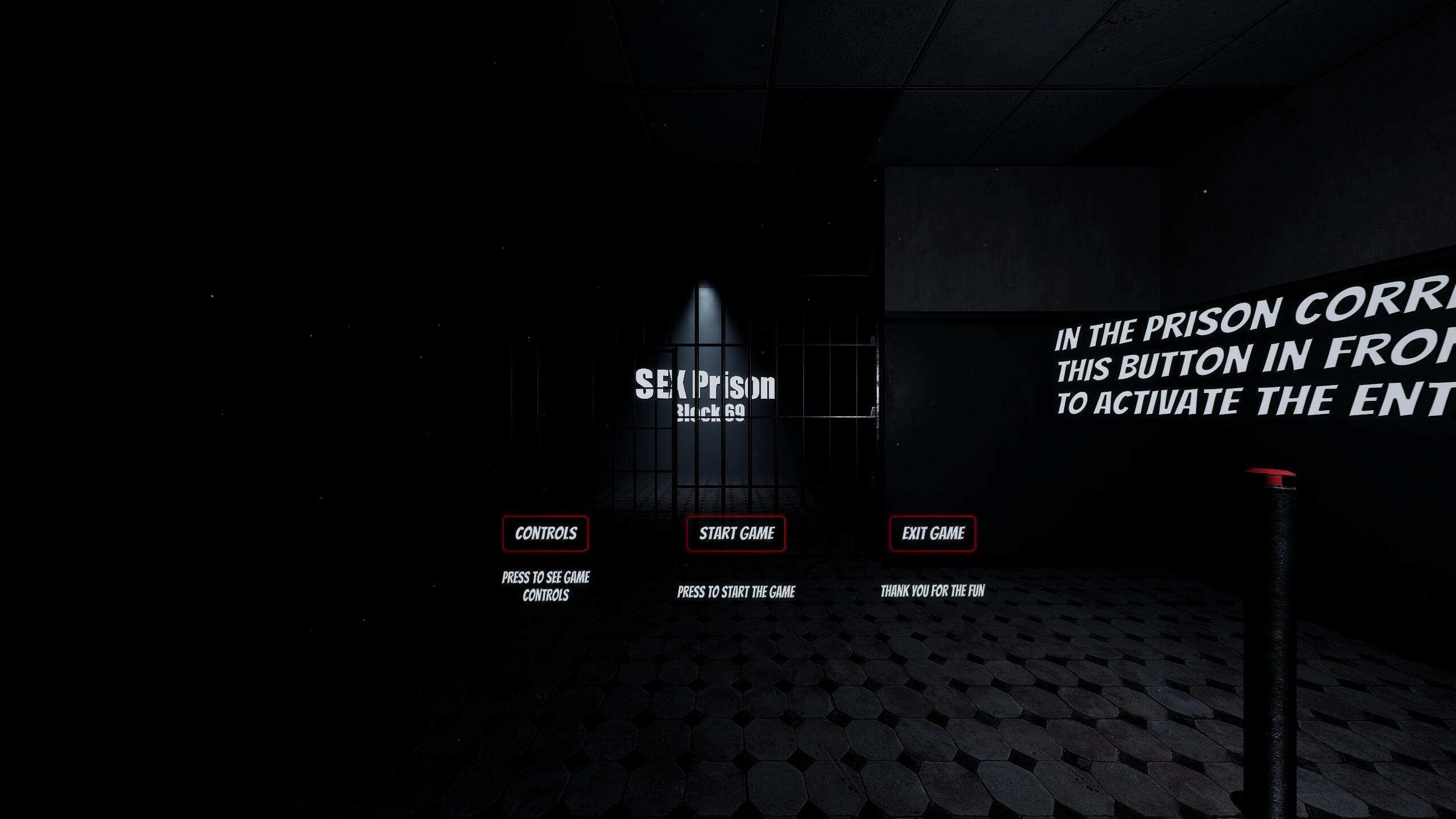Select EXIT GAME to quit
Image resolution: width=1456 pixels, height=819 pixels.
coord(932,533)
